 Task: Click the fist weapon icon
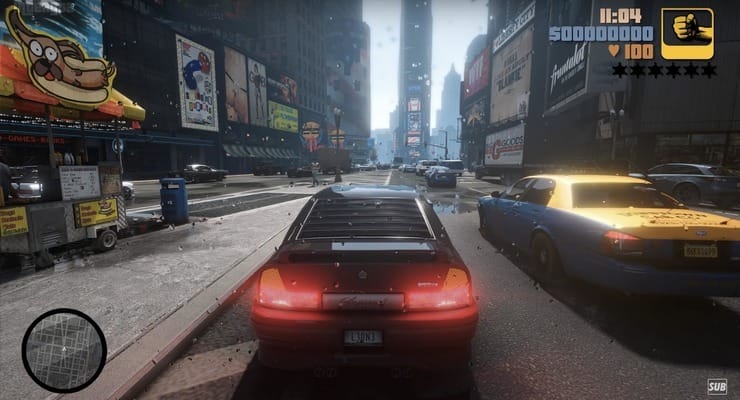(687, 33)
